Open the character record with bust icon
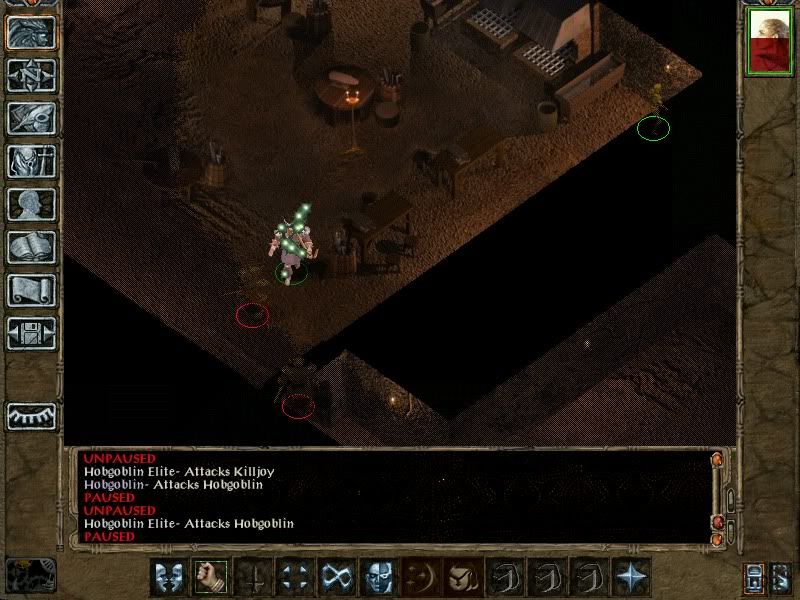 pos(31,204)
